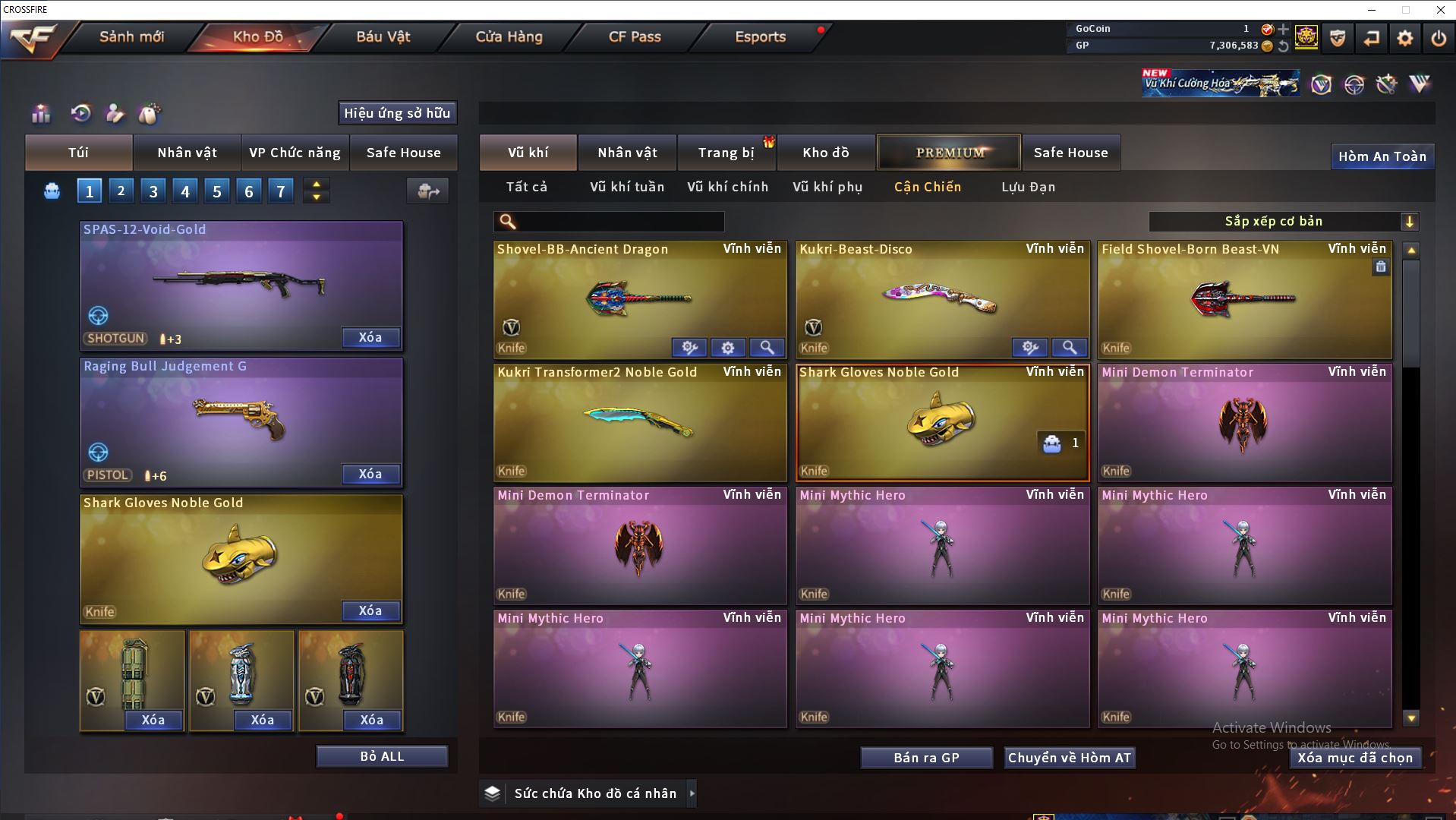
Task: Filter by Vũ khí chính category
Action: [727, 187]
